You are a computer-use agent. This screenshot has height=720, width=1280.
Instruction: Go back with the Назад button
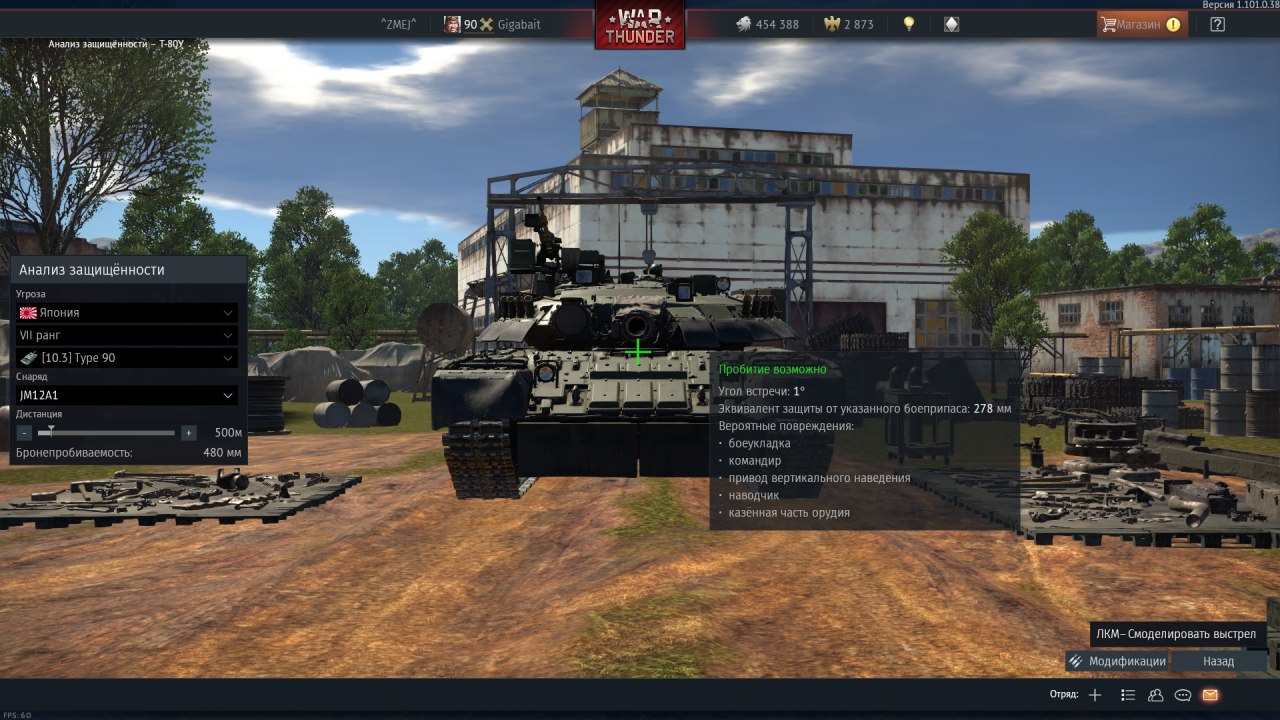(x=1218, y=661)
